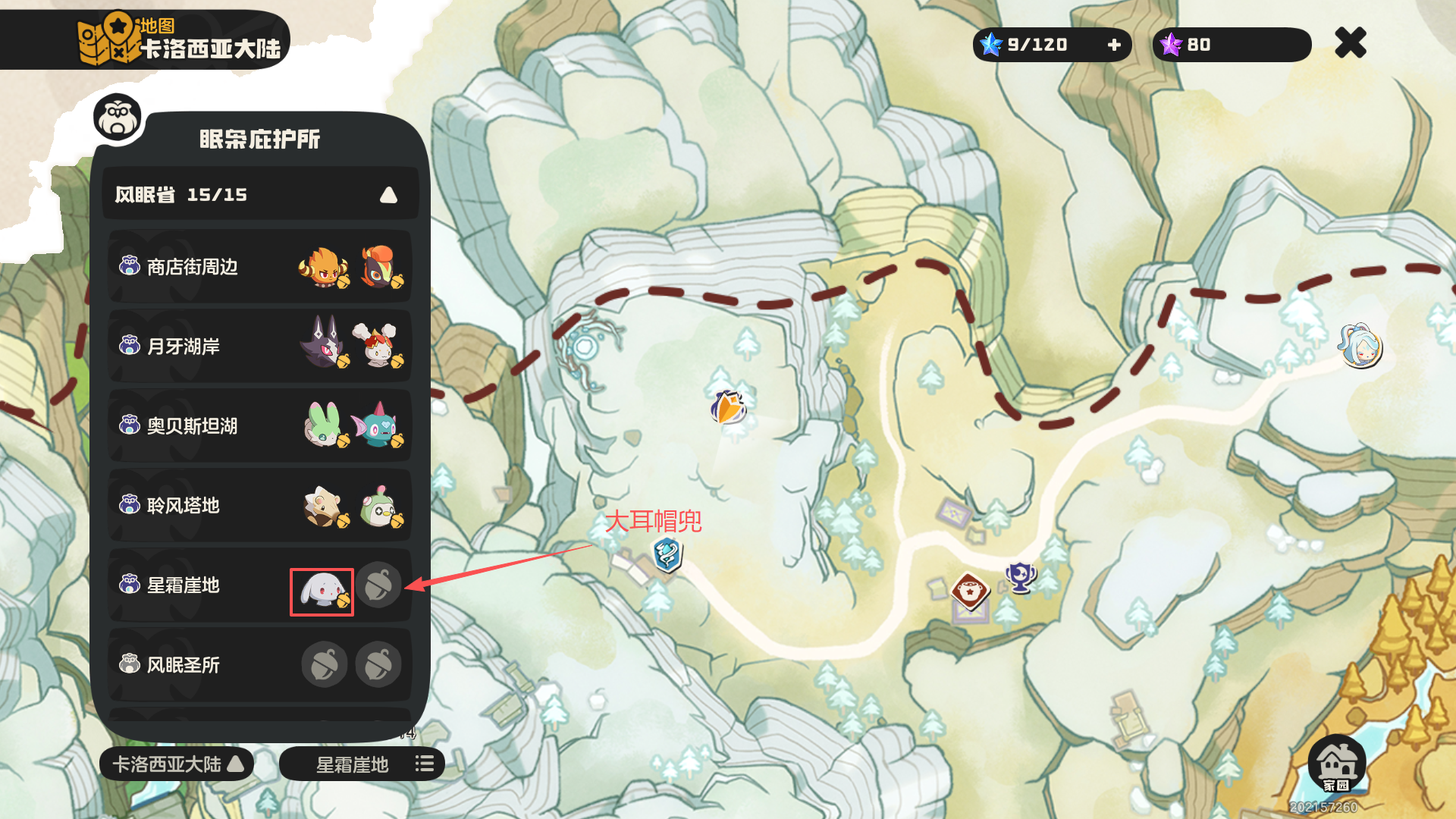Image resolution: width=1456 pixels, height=819 pixels.
Task: Select the blue-haired character map marker
Action: point(1360,346)
